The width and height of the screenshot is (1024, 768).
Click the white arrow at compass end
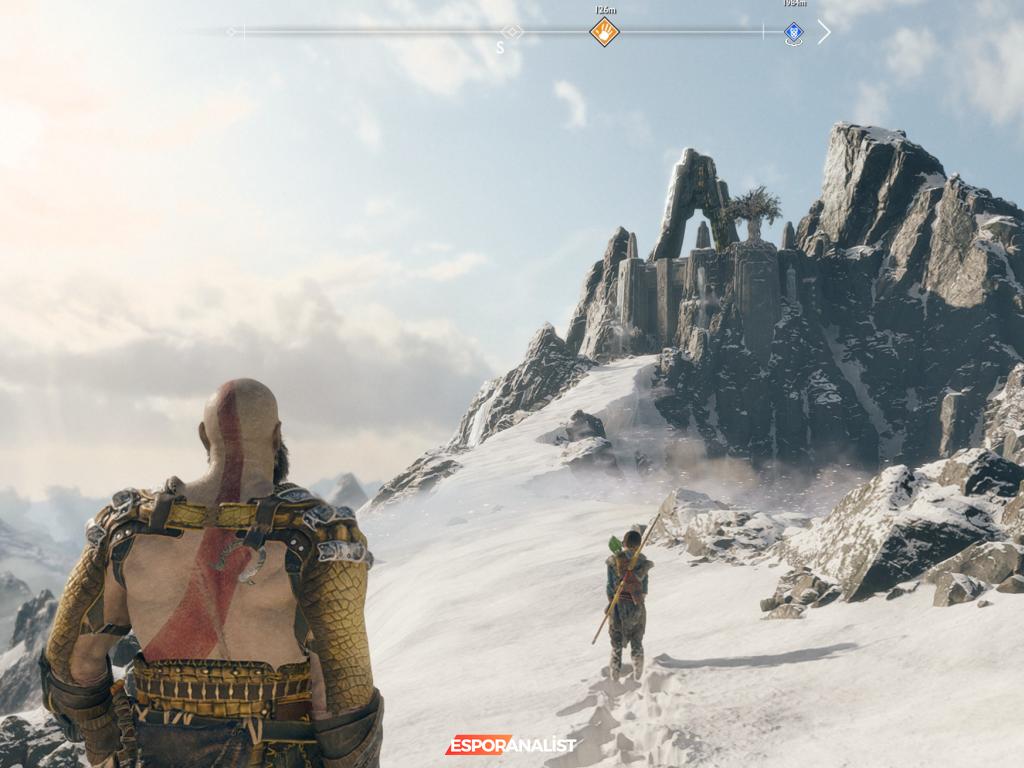click(824, 32)
